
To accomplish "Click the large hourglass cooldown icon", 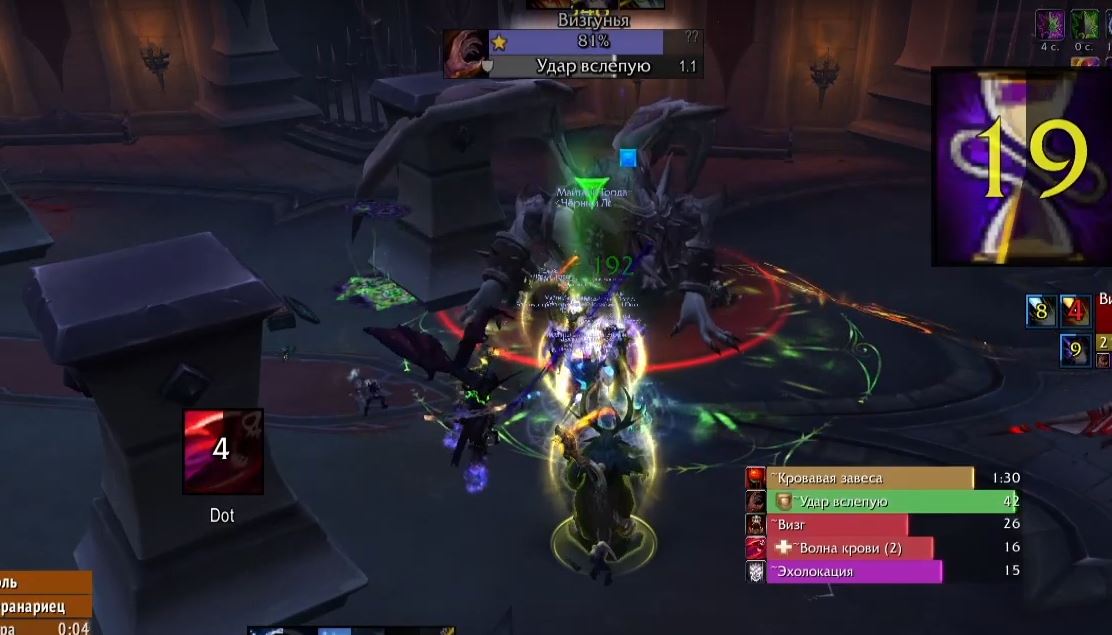I will pos(1021,166).
